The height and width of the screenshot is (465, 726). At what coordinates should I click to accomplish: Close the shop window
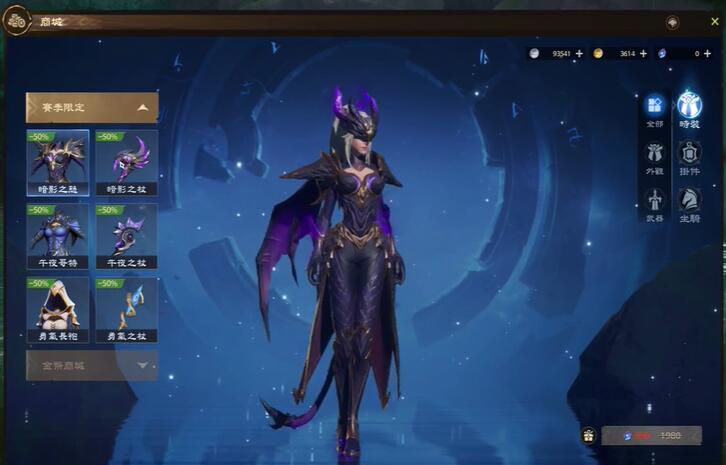pyautogui.click(x=715, y=21)
